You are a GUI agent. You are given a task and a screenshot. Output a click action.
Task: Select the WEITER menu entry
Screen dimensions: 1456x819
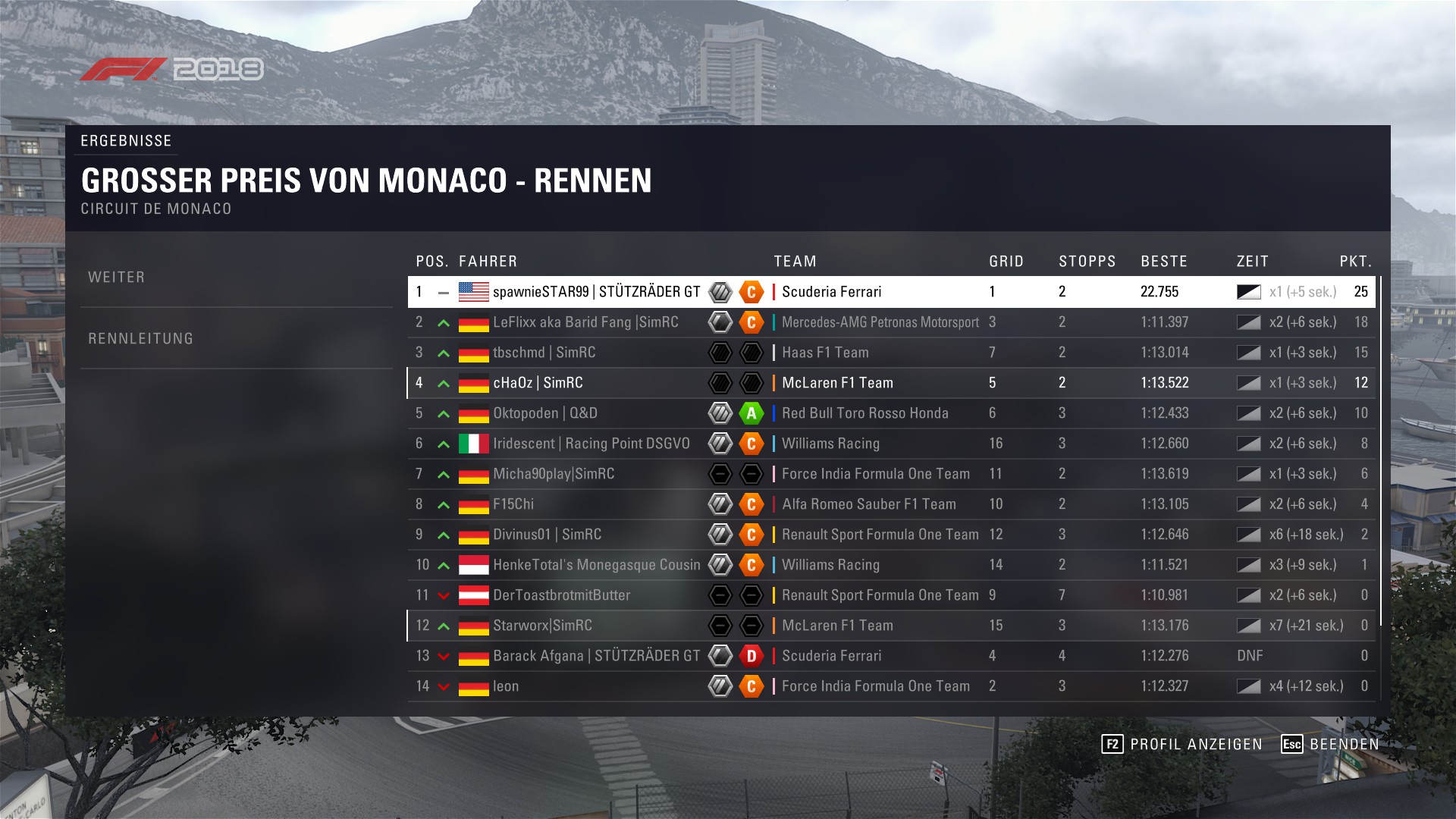pyautogui.click(x=117, y=278)
